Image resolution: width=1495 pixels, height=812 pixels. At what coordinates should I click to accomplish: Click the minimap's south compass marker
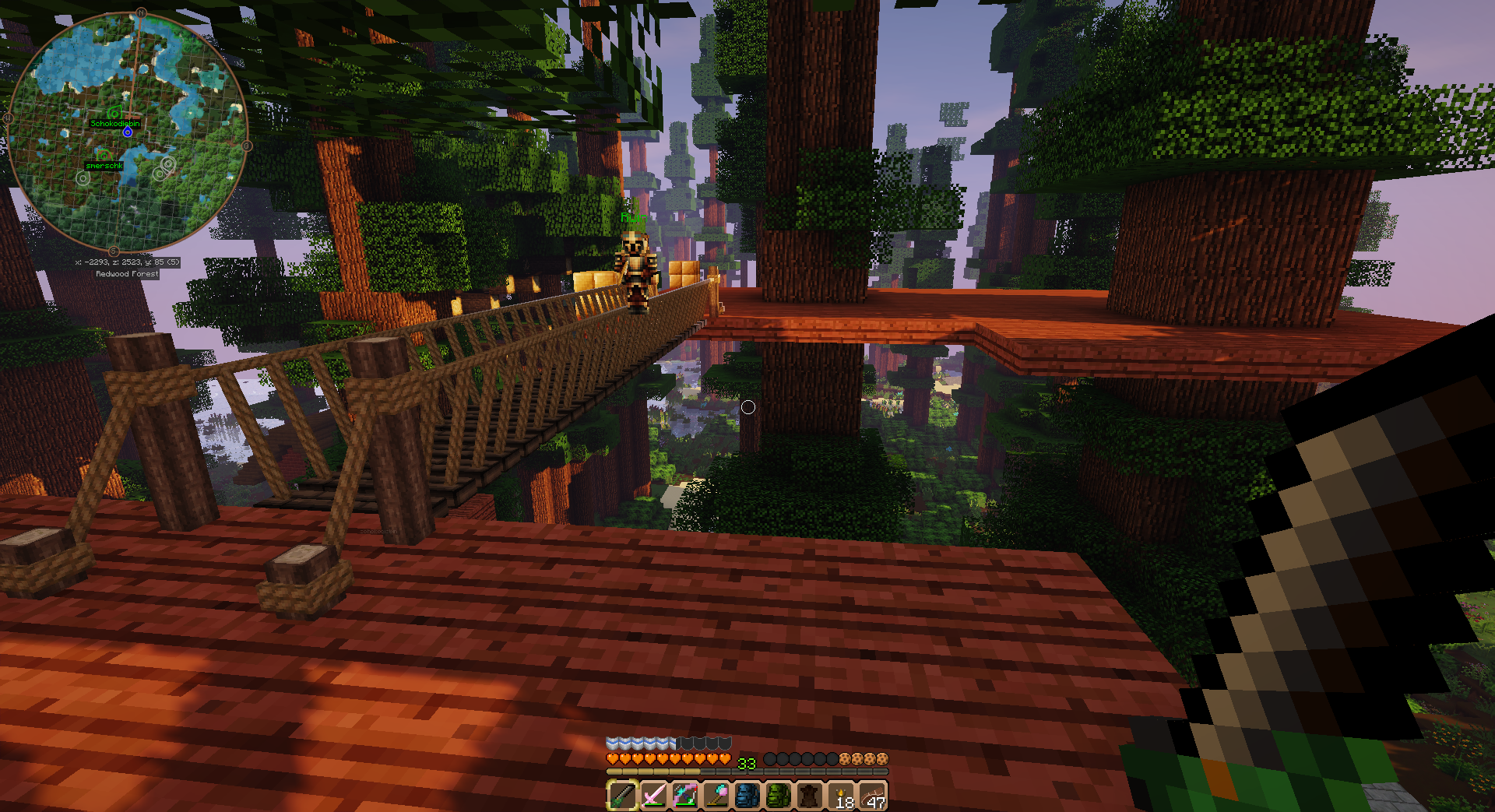click(x=114, y=251)
